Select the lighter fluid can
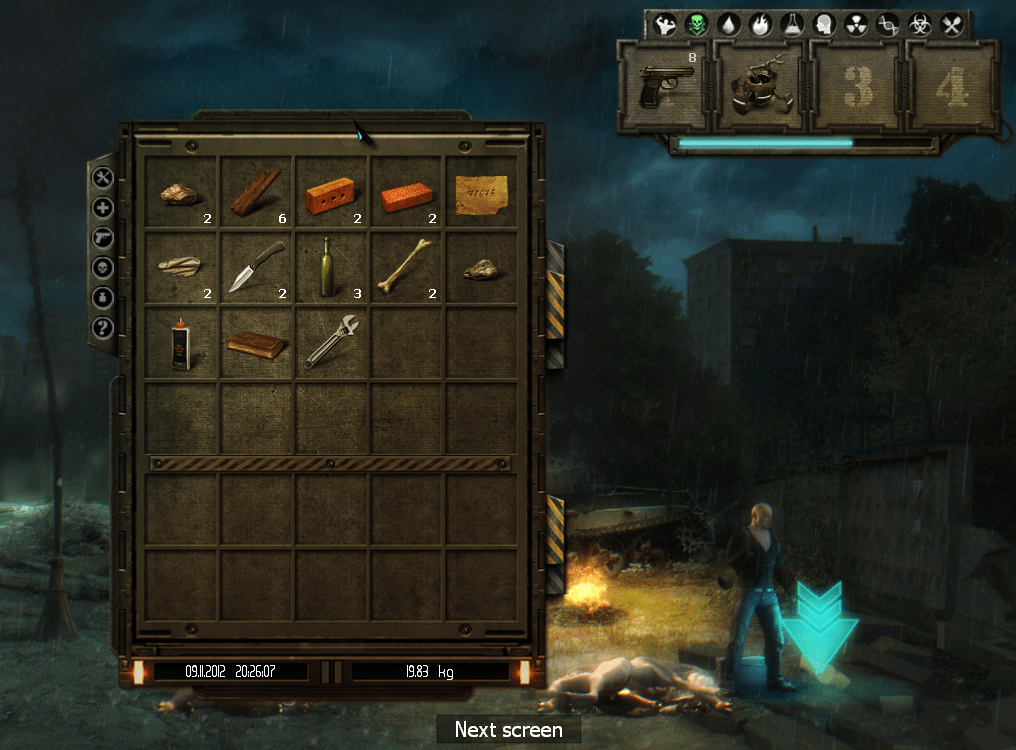 click(x=181, y=343)
